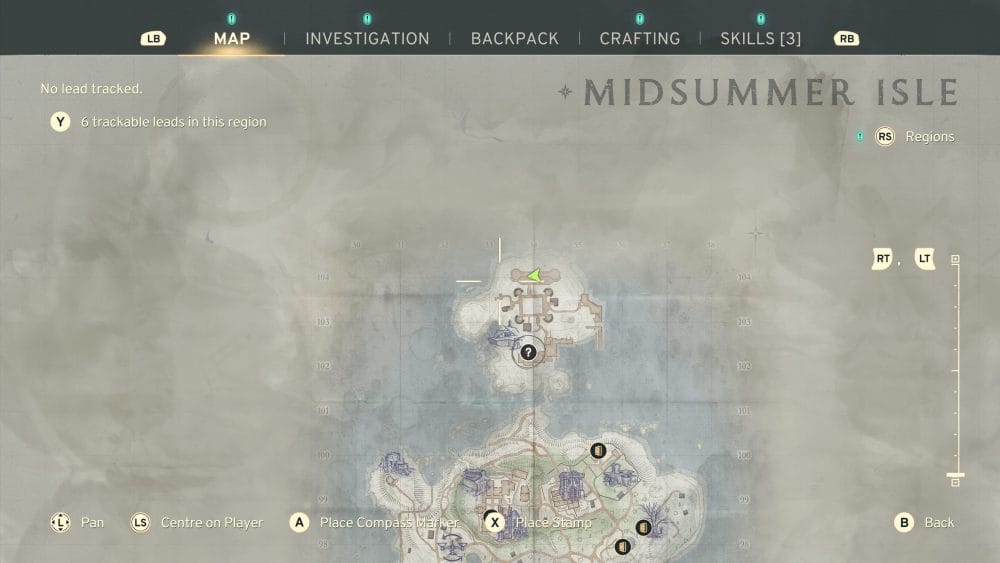Select the Place Stamp option

click(552, 522)
